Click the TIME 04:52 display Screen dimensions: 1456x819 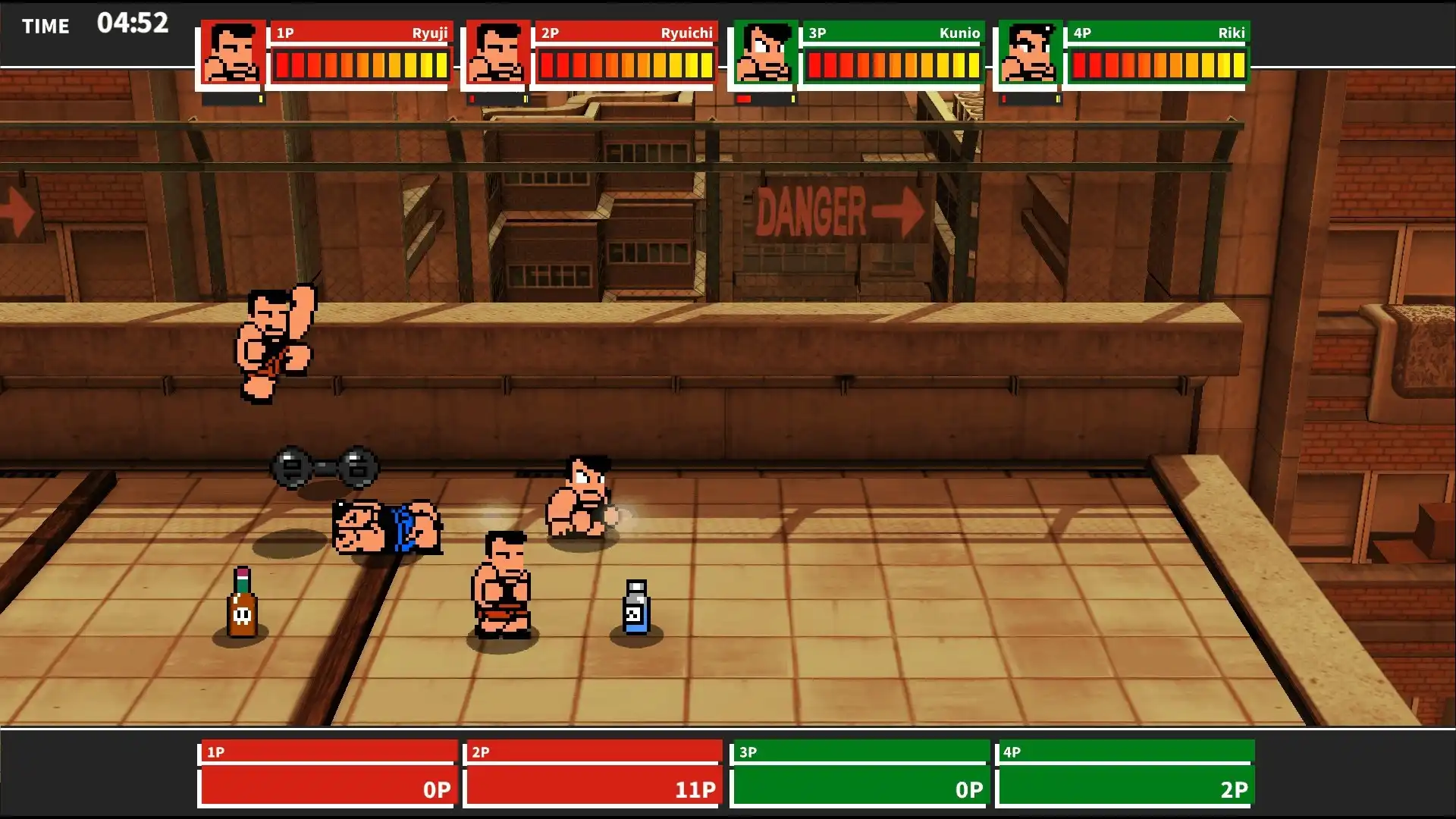[91, 25]
